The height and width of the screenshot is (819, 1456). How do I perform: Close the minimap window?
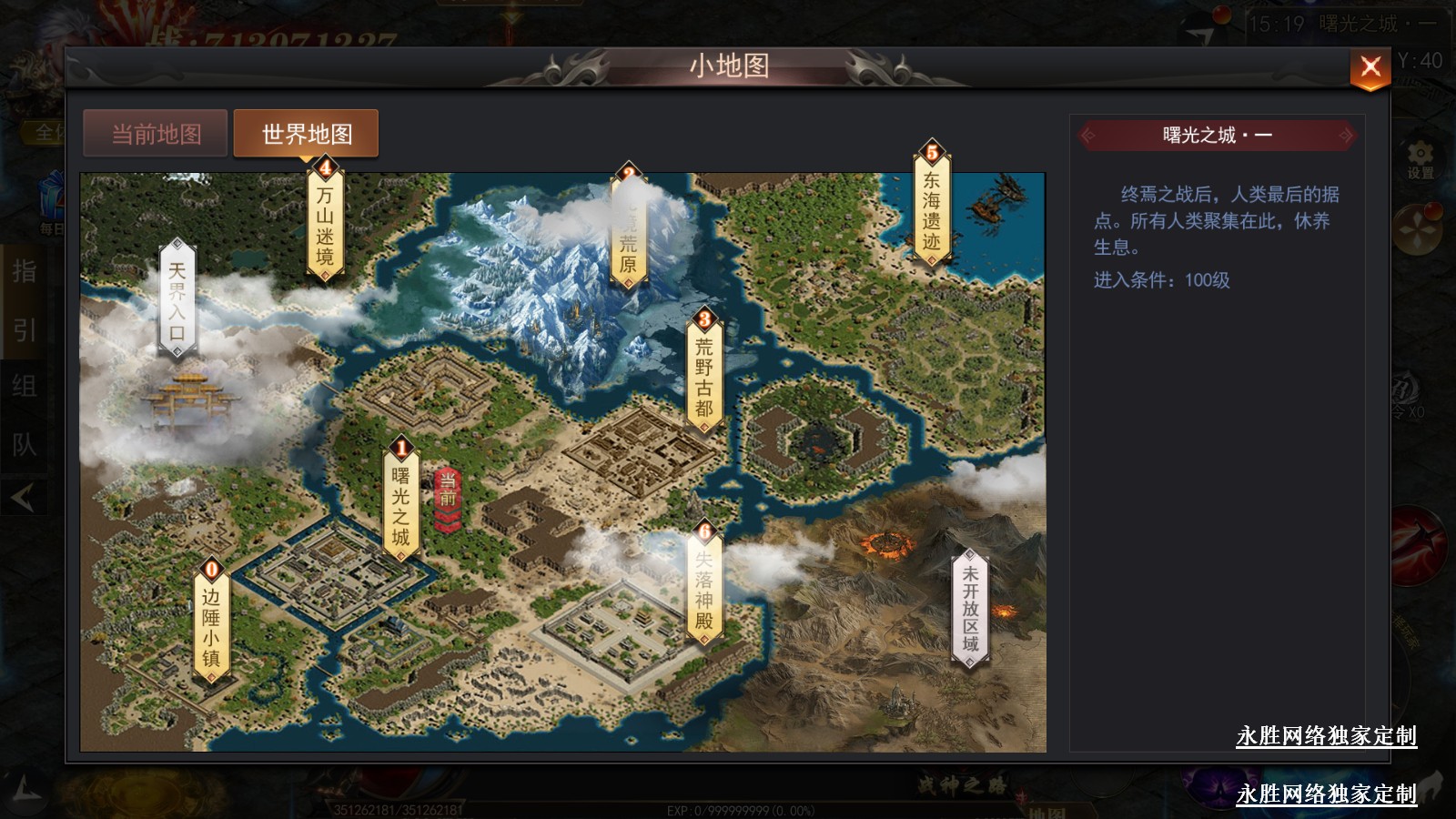(1370, 67)
